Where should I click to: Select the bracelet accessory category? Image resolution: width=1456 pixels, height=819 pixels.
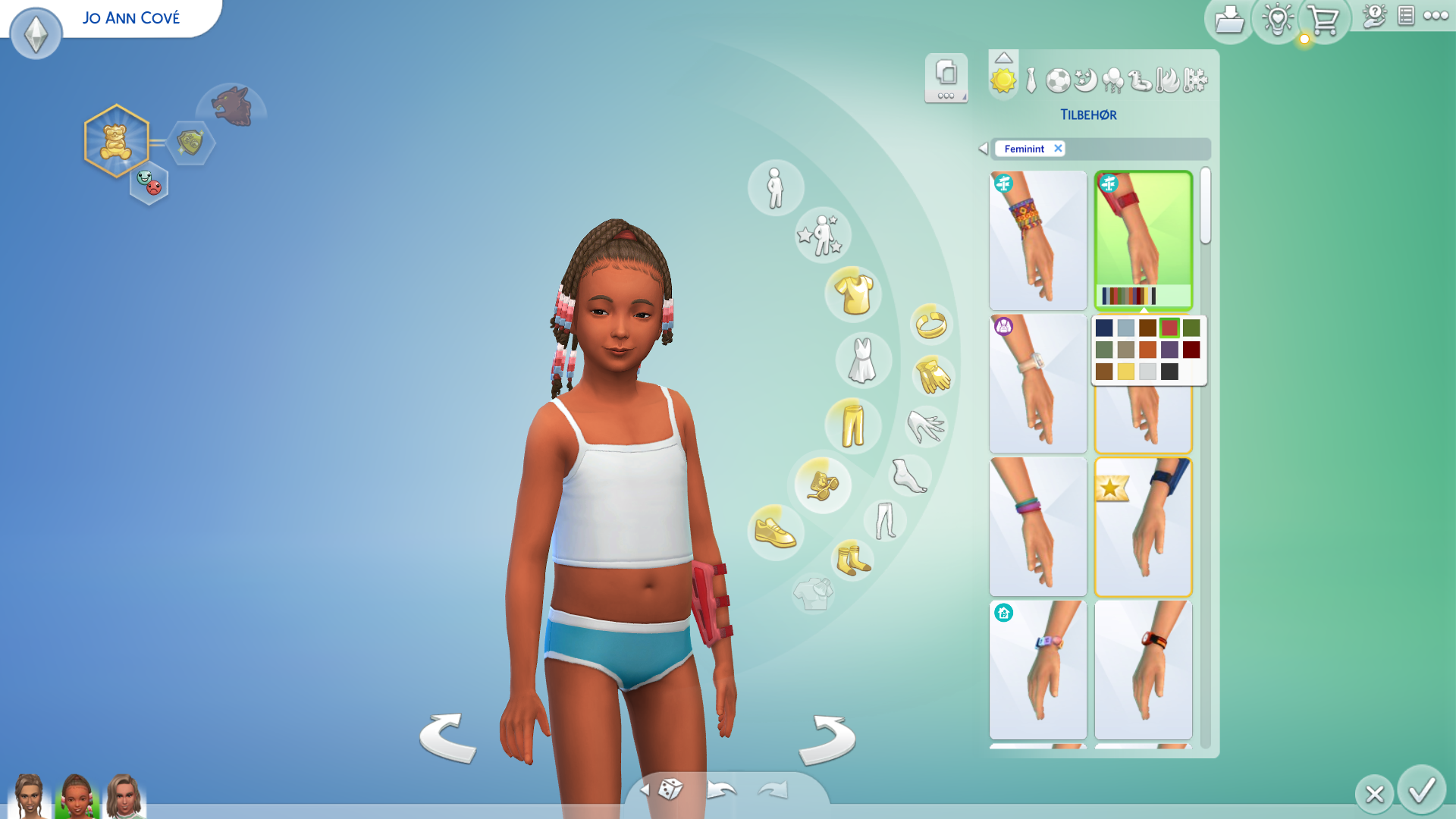[931, 325]
